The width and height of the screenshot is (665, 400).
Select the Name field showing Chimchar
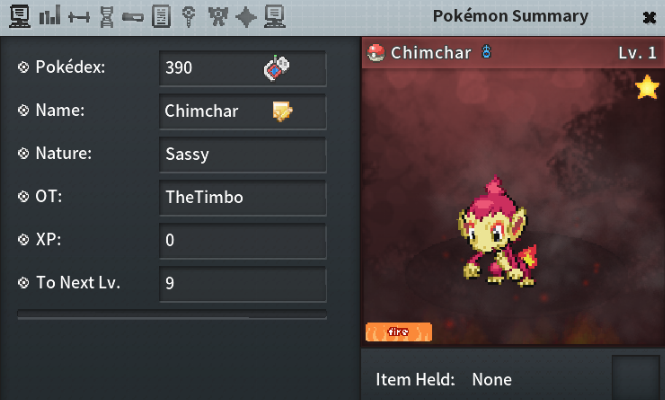click(215, 112)
